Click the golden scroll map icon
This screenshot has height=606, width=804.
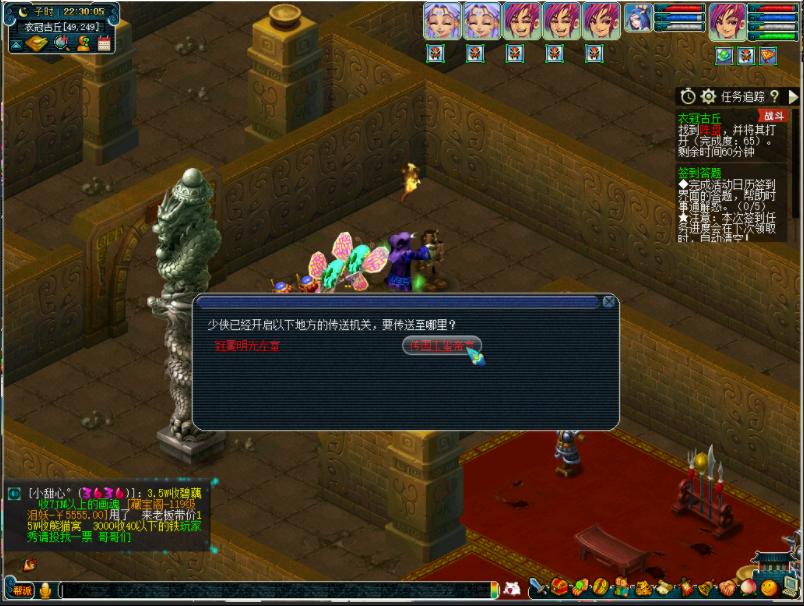coord(36,43)
